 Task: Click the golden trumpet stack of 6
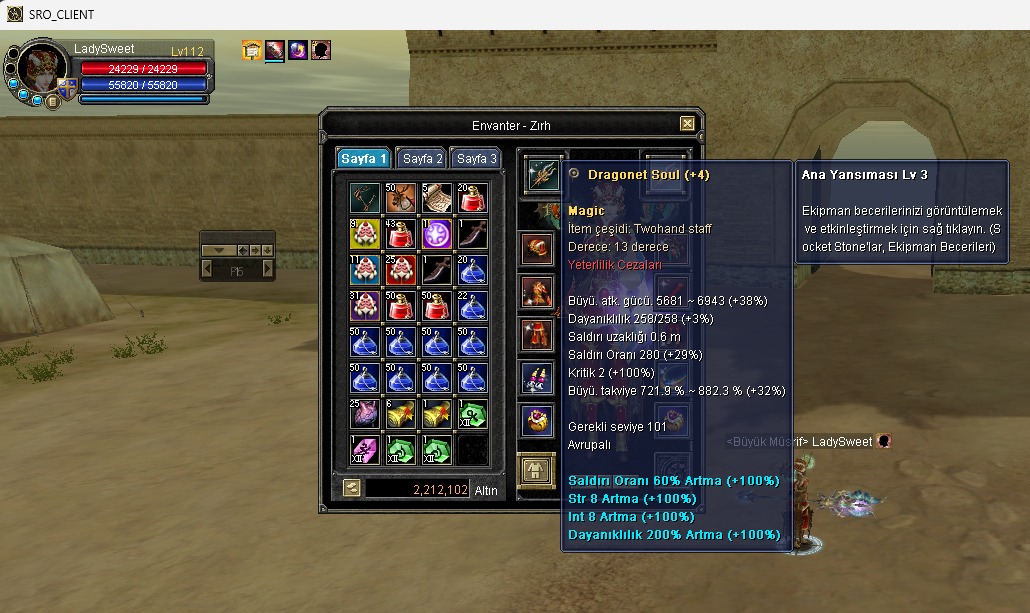pyautogui.click(x=400, y=414)
